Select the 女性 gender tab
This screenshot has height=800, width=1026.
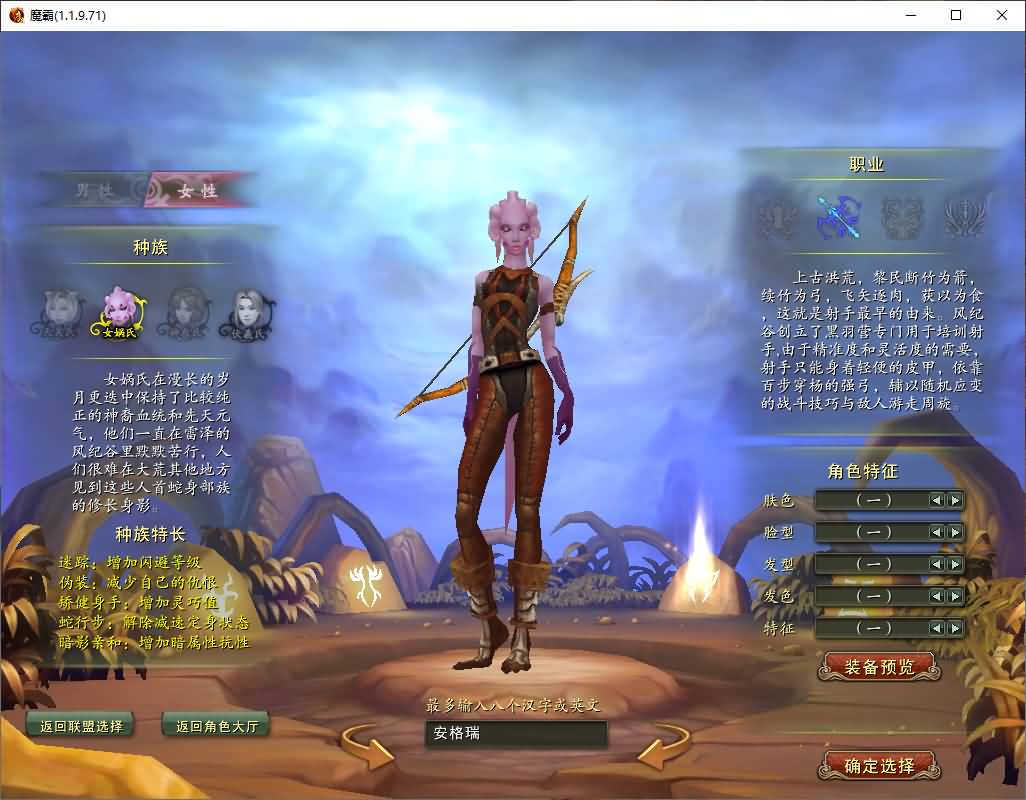tap(197, 191)
